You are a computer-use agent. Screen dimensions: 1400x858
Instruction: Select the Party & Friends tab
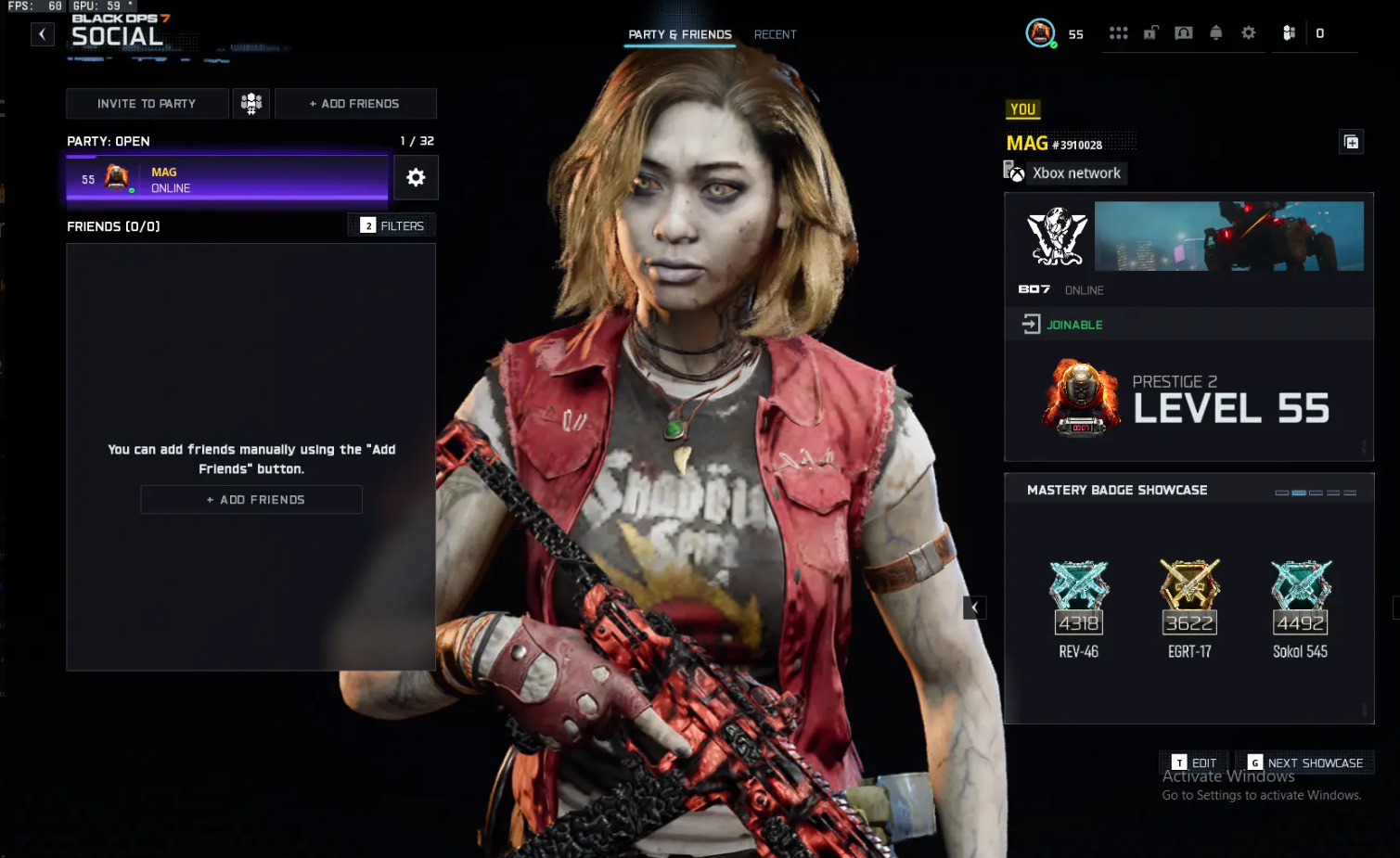[x=679, y=33]
